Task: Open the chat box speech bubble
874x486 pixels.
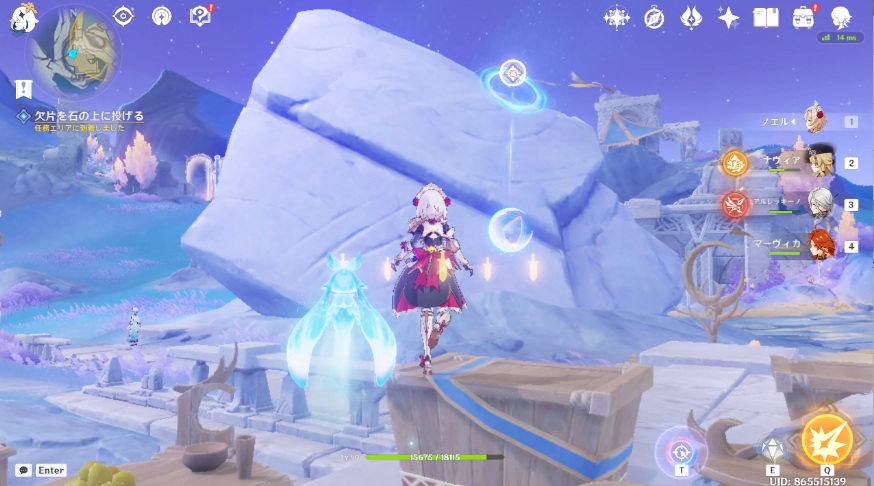Action: click(22, 470)
